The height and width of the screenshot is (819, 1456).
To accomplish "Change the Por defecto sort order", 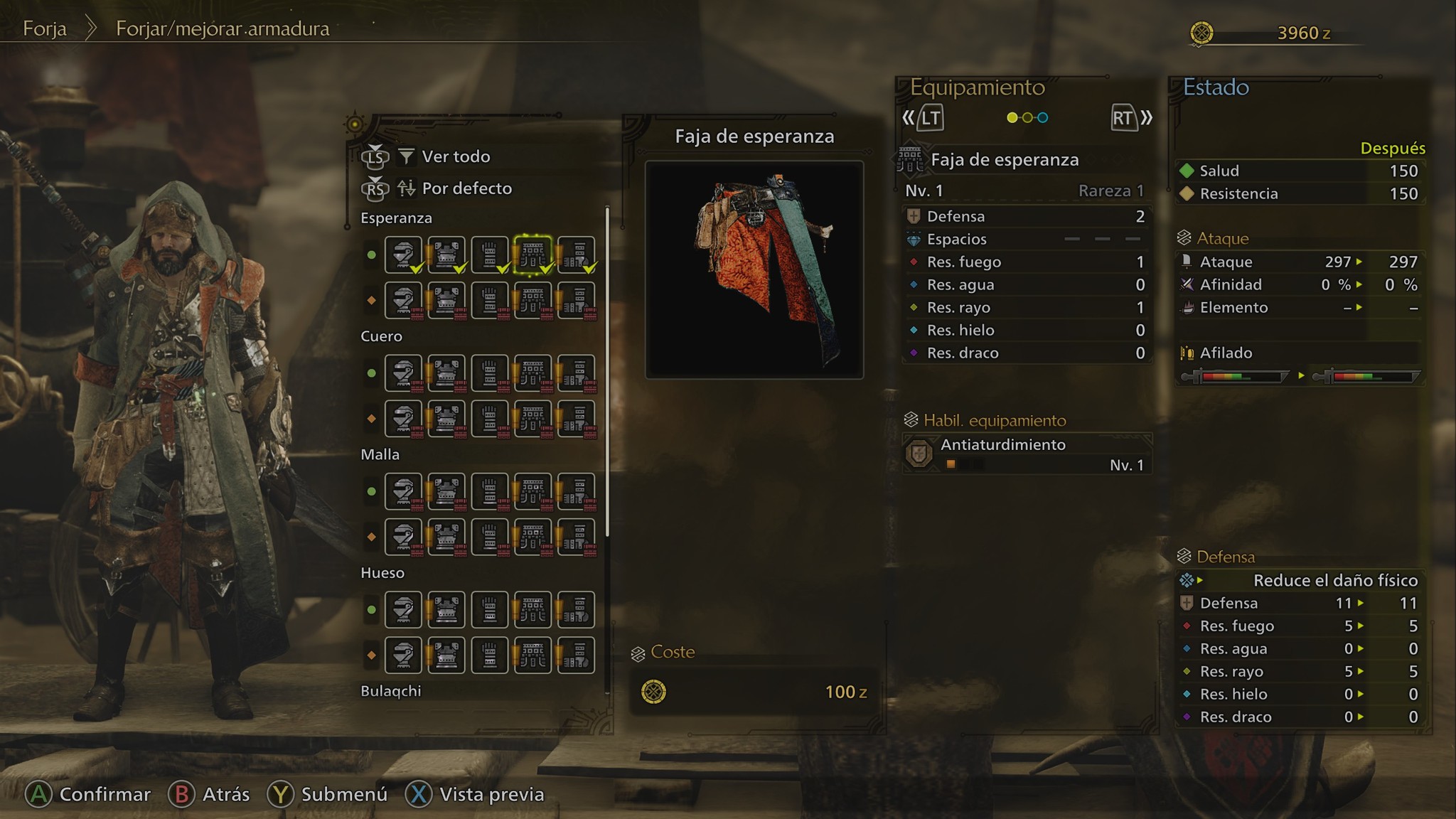I will click(x=466, y=188).
